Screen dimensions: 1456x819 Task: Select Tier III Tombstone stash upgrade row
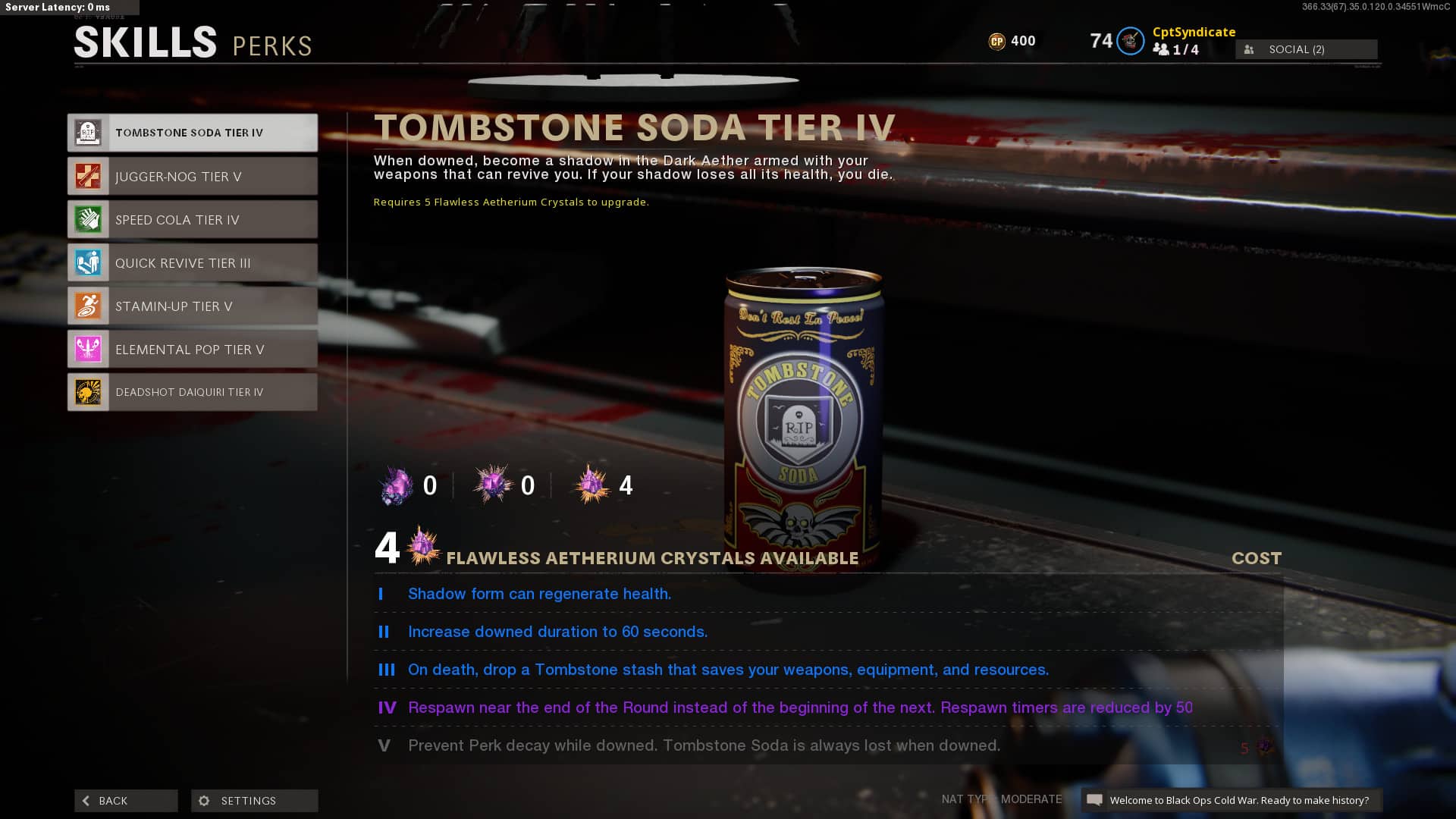click(x=827, y=670)
